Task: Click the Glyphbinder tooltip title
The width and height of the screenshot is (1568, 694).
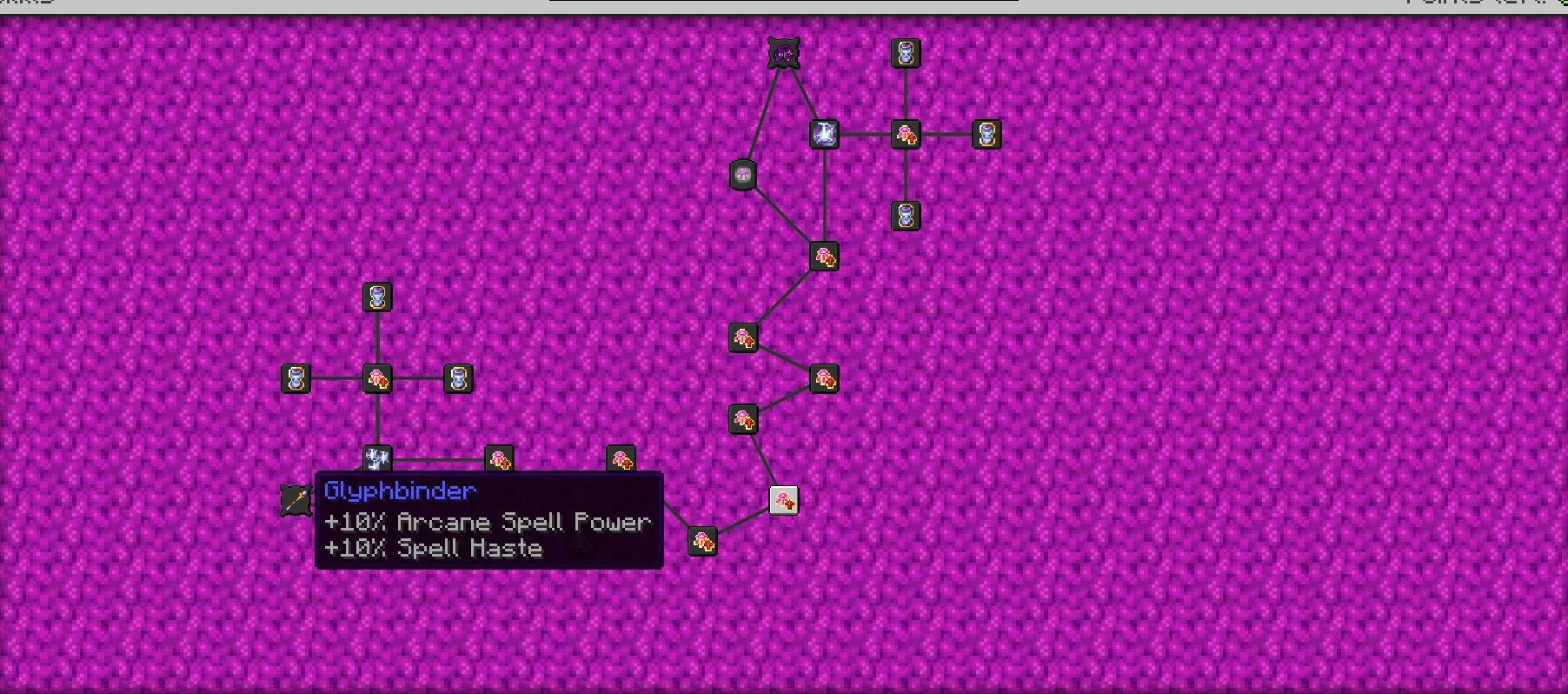Action: 399,491
